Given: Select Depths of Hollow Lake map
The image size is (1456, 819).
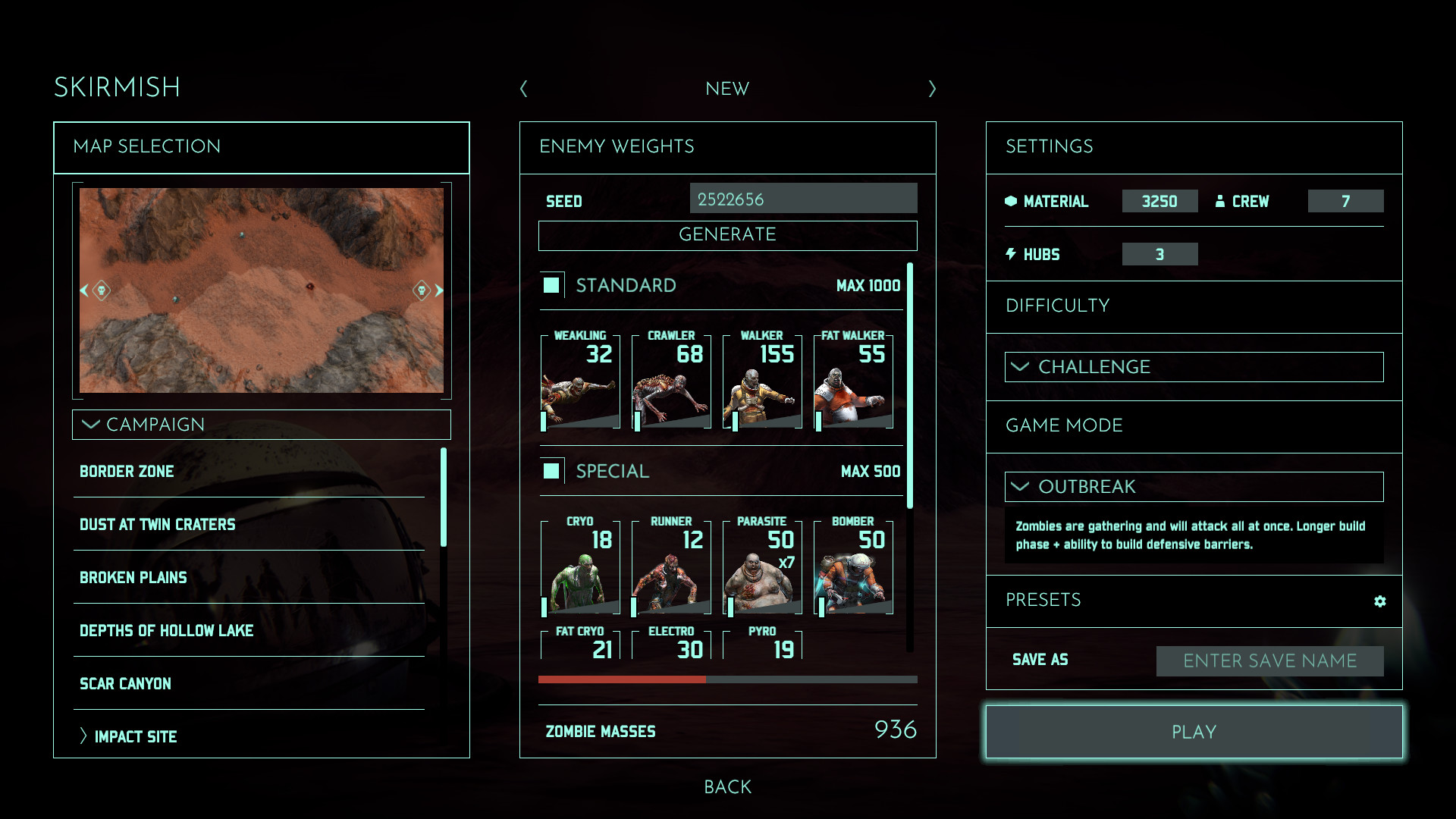Looking at the screenshot, I should (x=167, y=631).
